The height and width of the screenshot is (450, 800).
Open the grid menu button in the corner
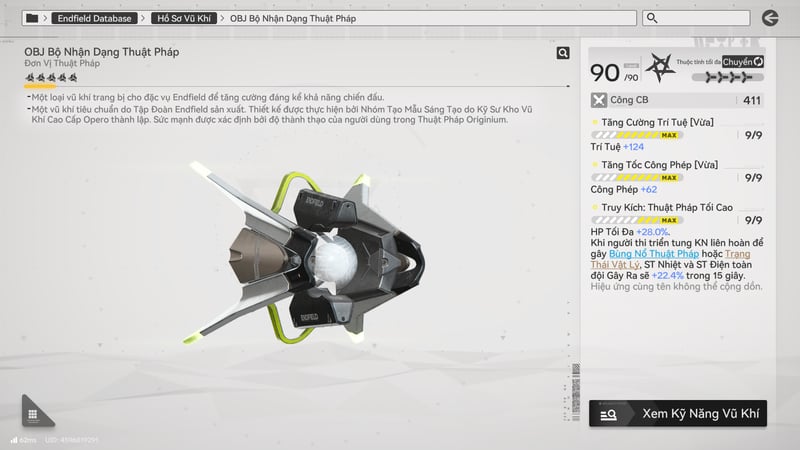[x=33, y=414]
